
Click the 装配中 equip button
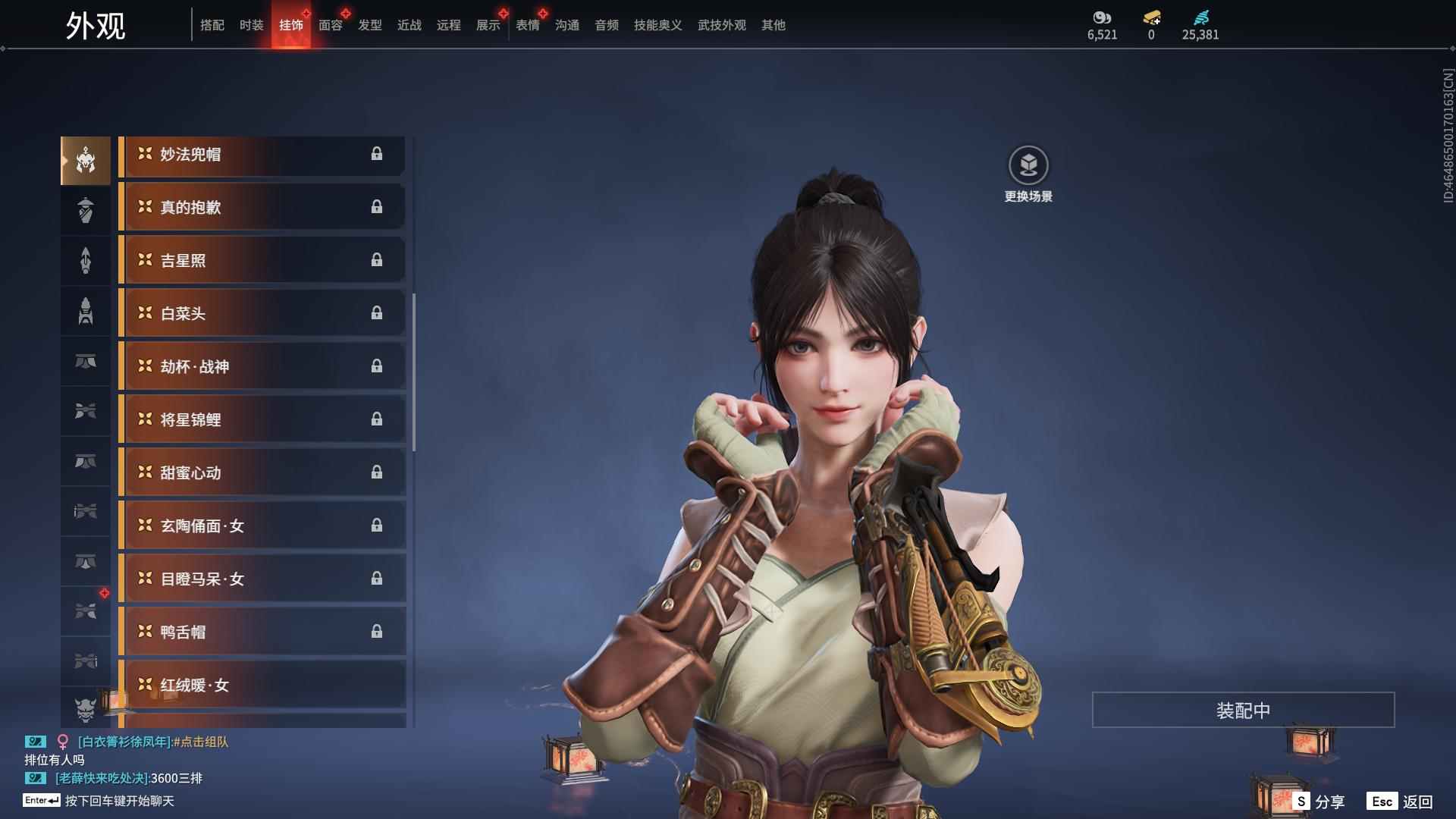point(1243,711)
